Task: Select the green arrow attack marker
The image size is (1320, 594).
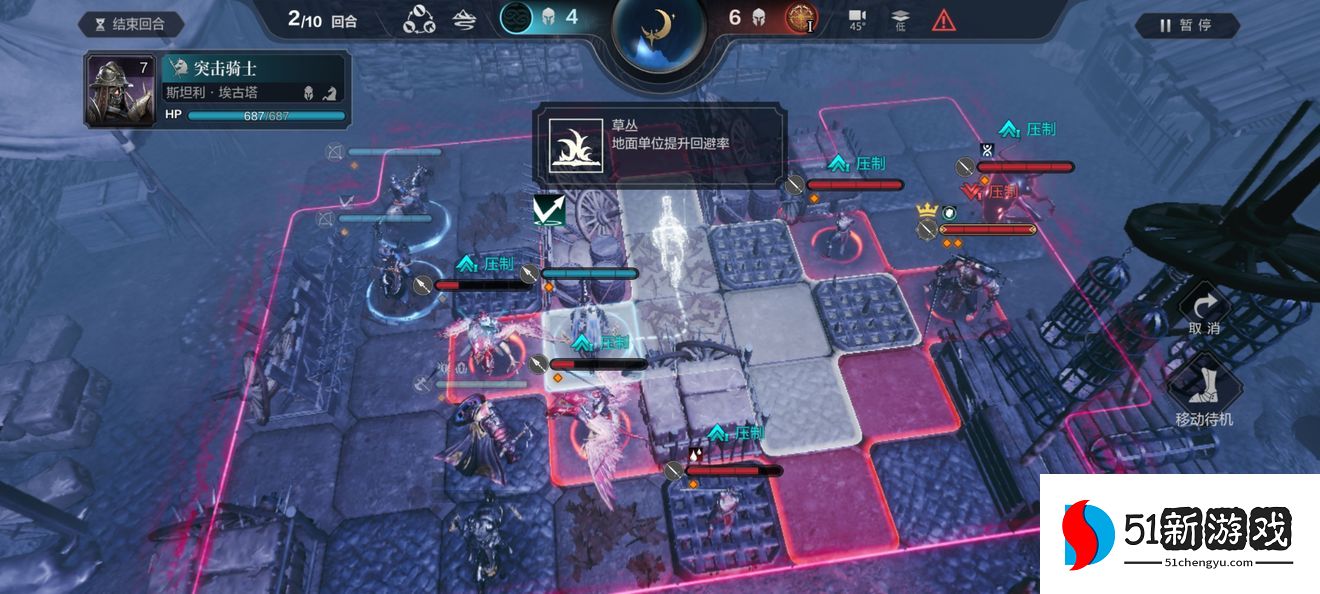Action: click(x=550, y=210)
